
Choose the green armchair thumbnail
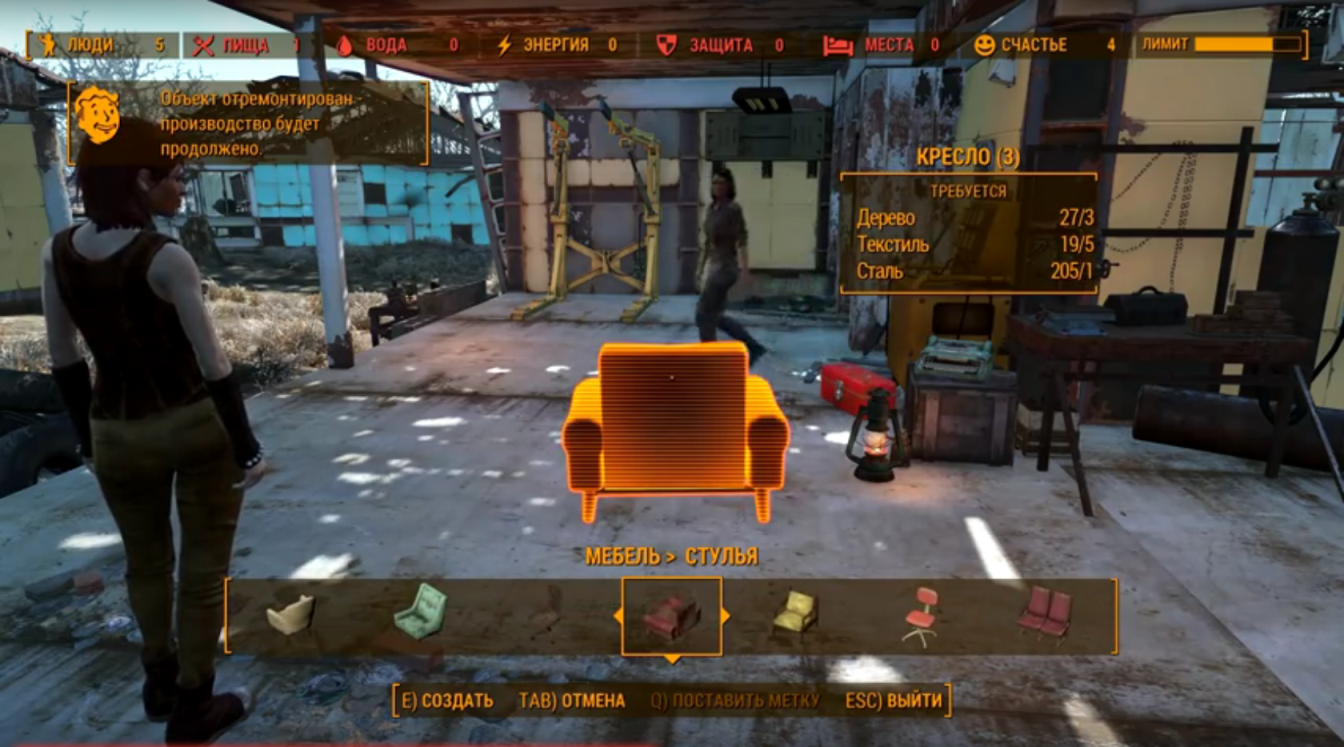tap(420, 611)
